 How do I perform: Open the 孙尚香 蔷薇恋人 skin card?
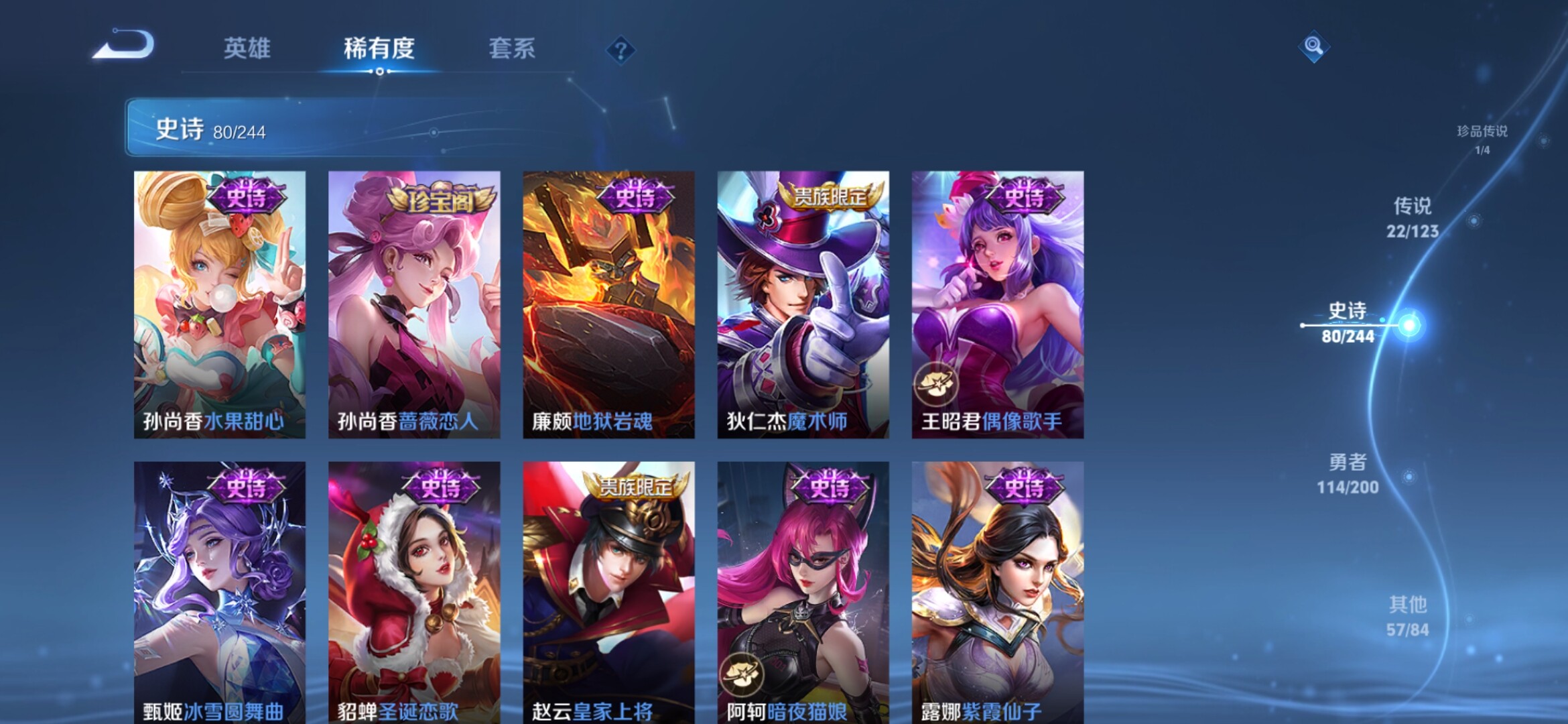pos(414,304)
